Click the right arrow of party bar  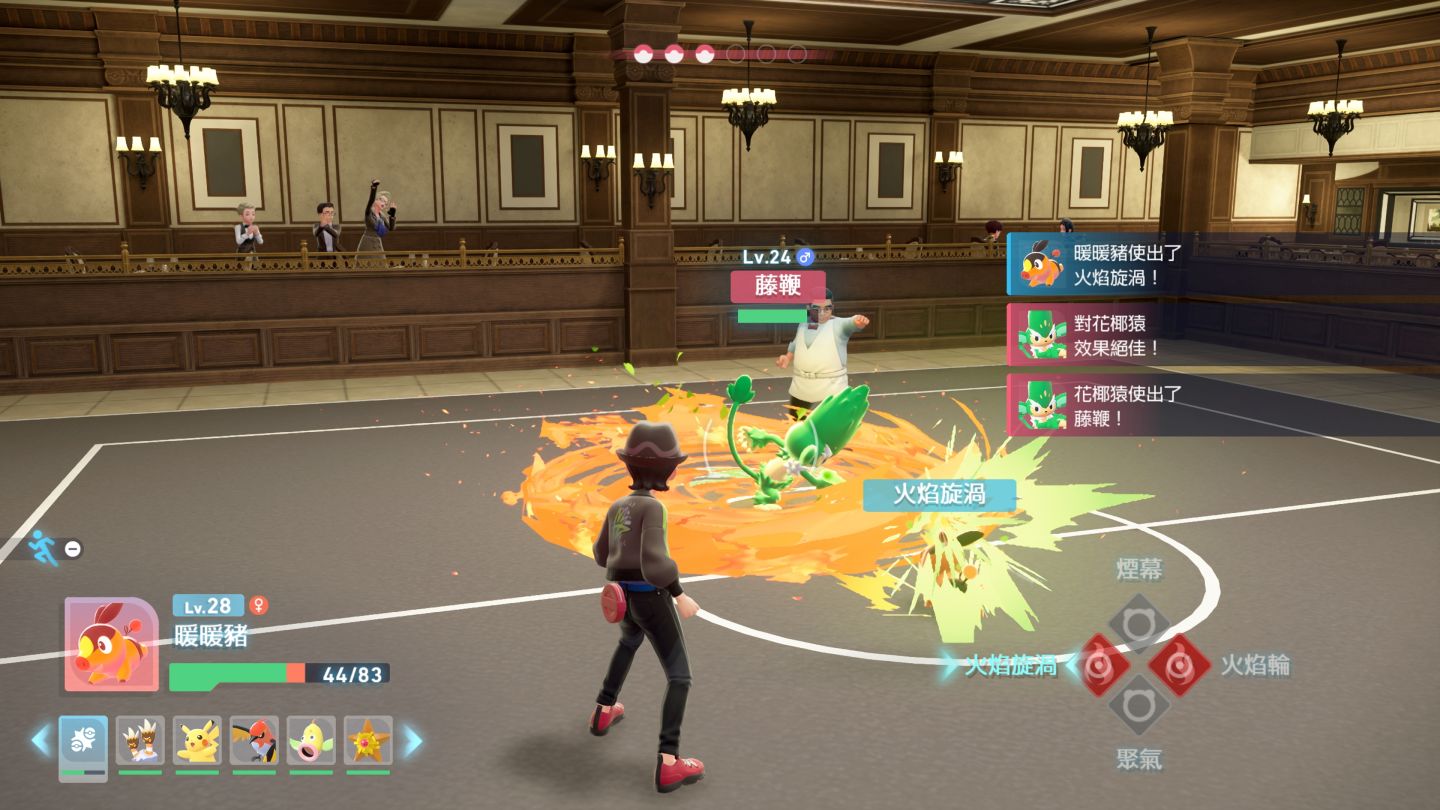[412, 741]
